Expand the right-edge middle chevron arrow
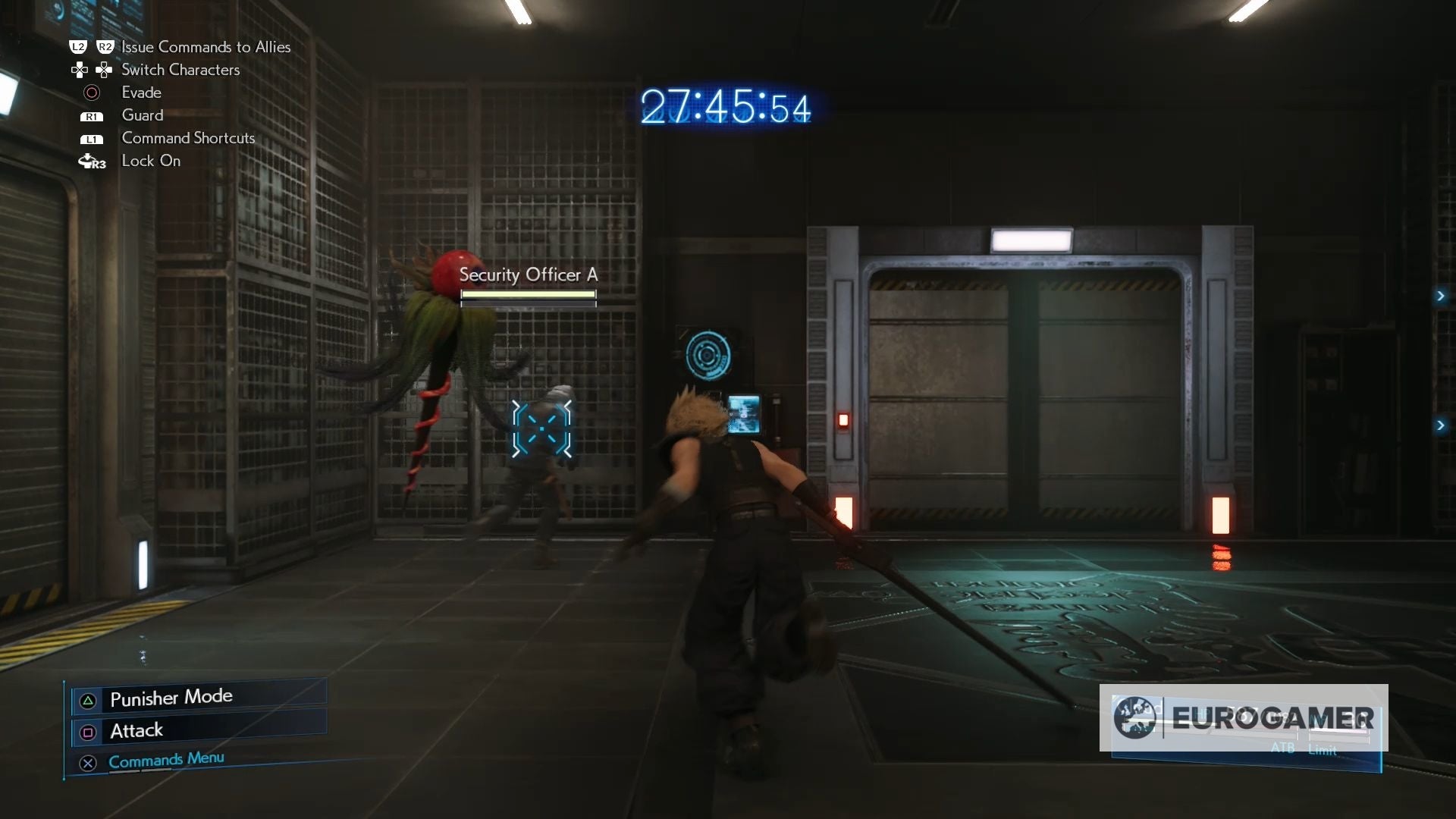 pos(1443,297)
